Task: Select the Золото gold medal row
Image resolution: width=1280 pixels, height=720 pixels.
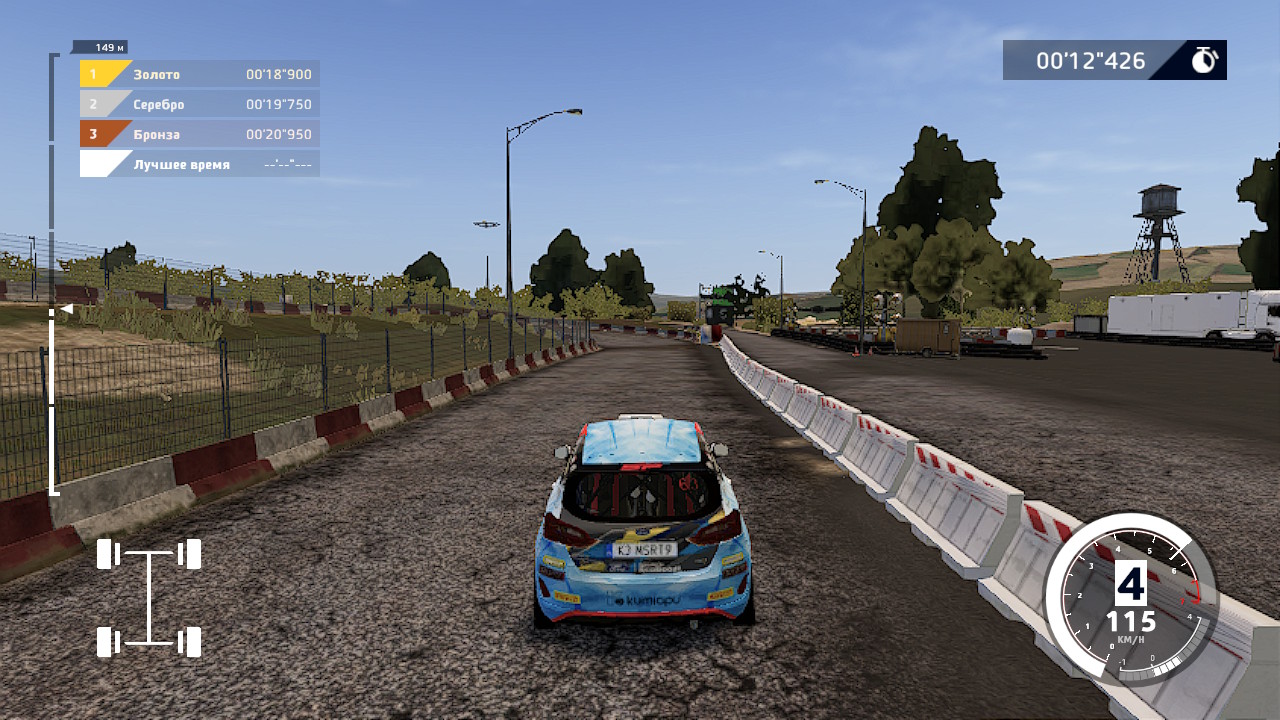Action: (x=200, y=74)
